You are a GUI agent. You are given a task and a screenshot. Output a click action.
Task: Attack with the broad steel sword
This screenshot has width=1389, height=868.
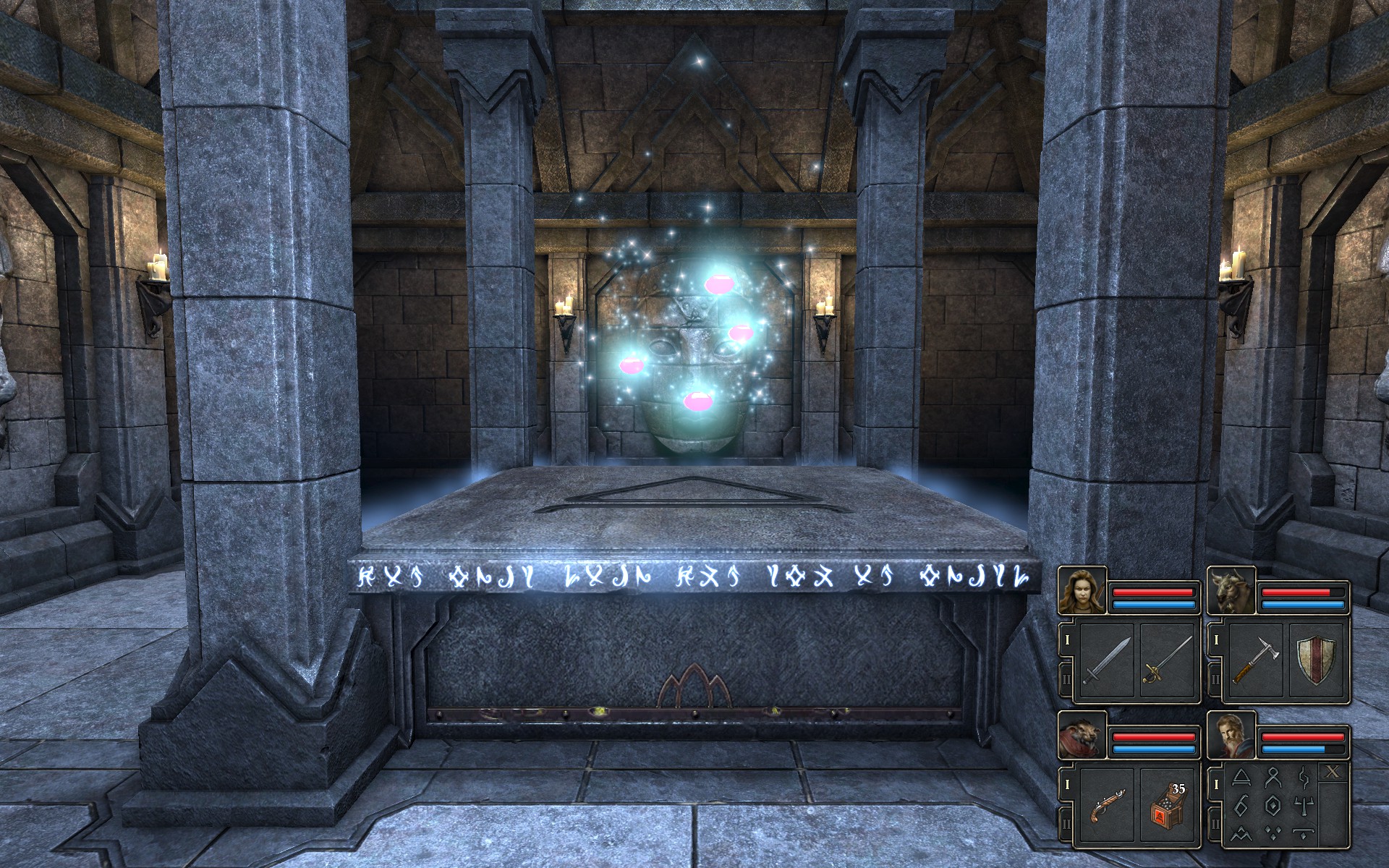tap(1106, 660)
